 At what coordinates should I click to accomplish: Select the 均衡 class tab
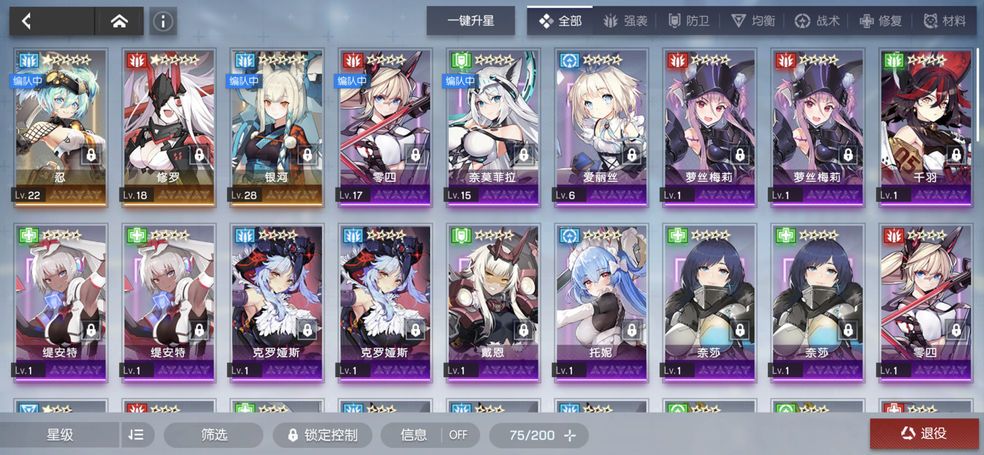pyautogui.click(x=751, y=21)
